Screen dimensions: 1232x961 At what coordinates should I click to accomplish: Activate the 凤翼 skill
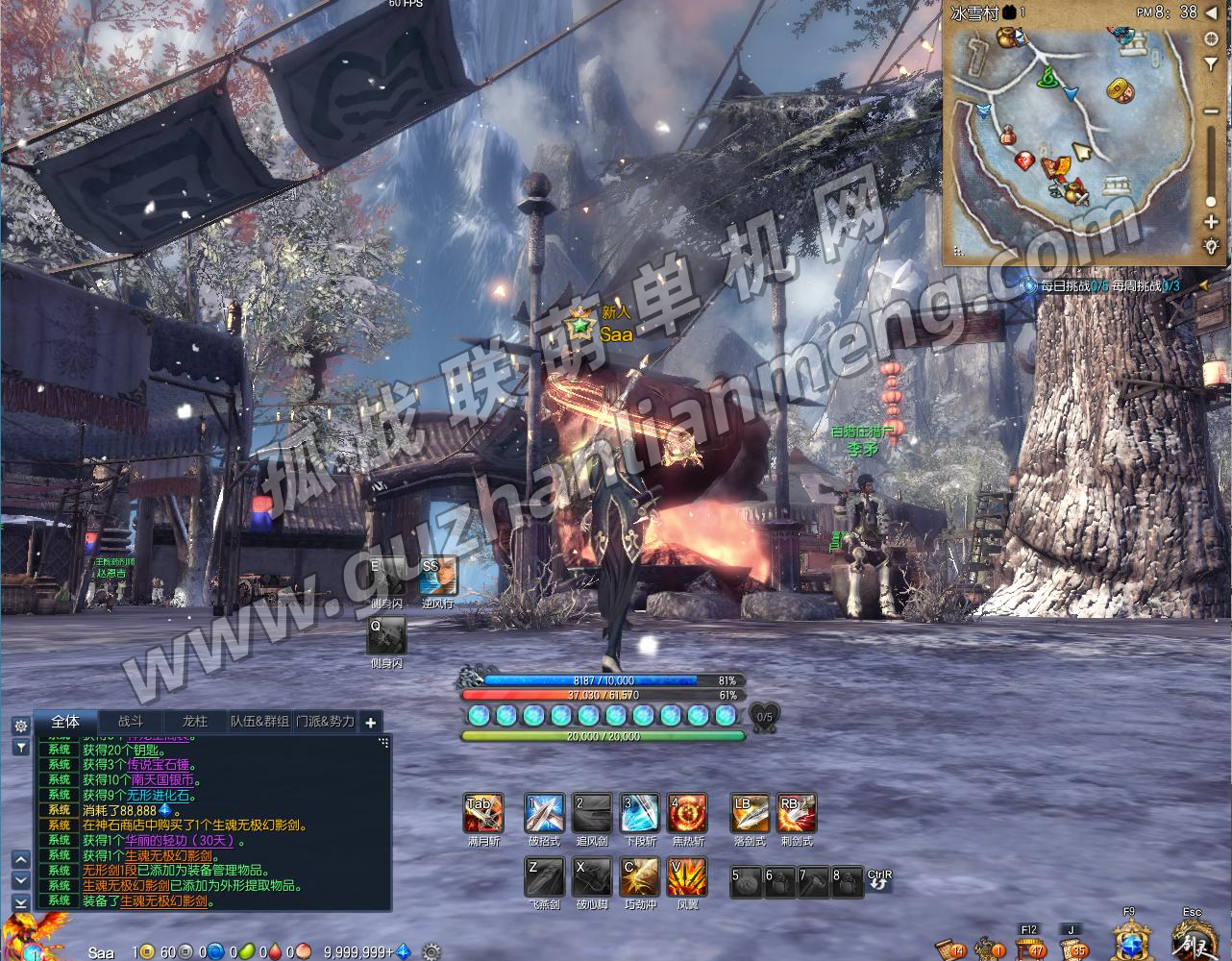coord(688,877)
